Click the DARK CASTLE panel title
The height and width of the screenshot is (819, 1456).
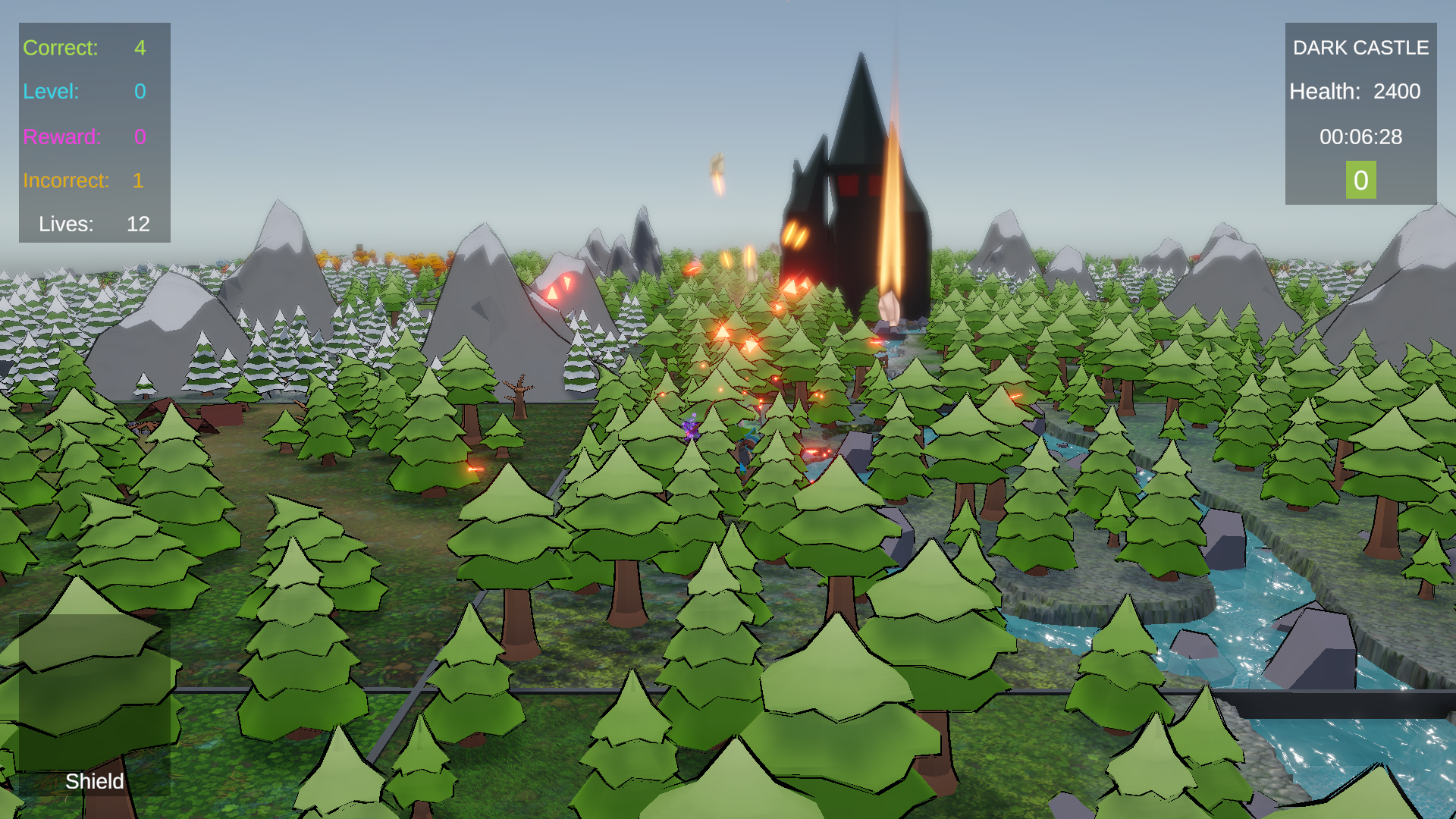(x=1360, y=47)
